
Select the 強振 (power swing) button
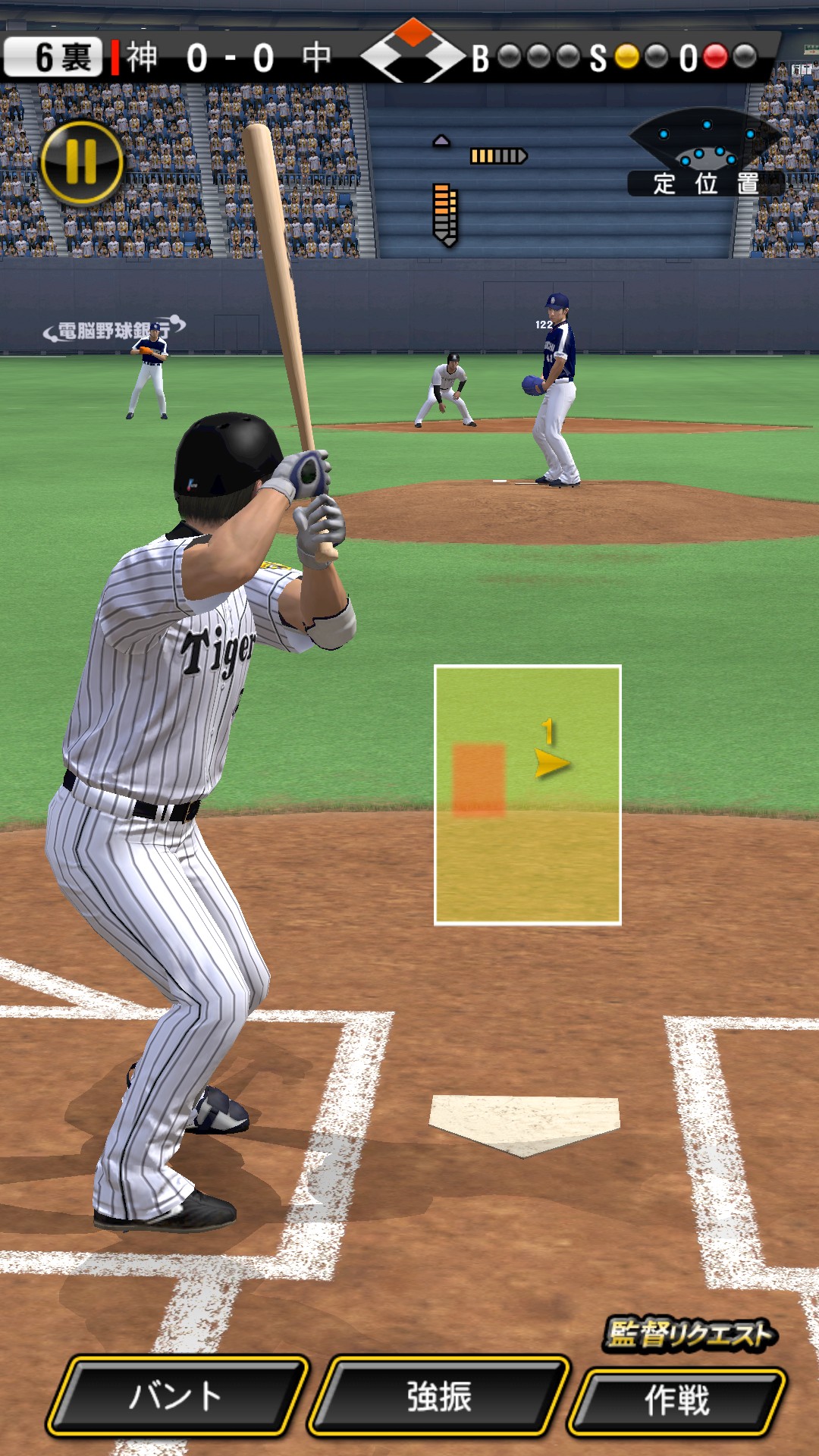point(439,1397)
